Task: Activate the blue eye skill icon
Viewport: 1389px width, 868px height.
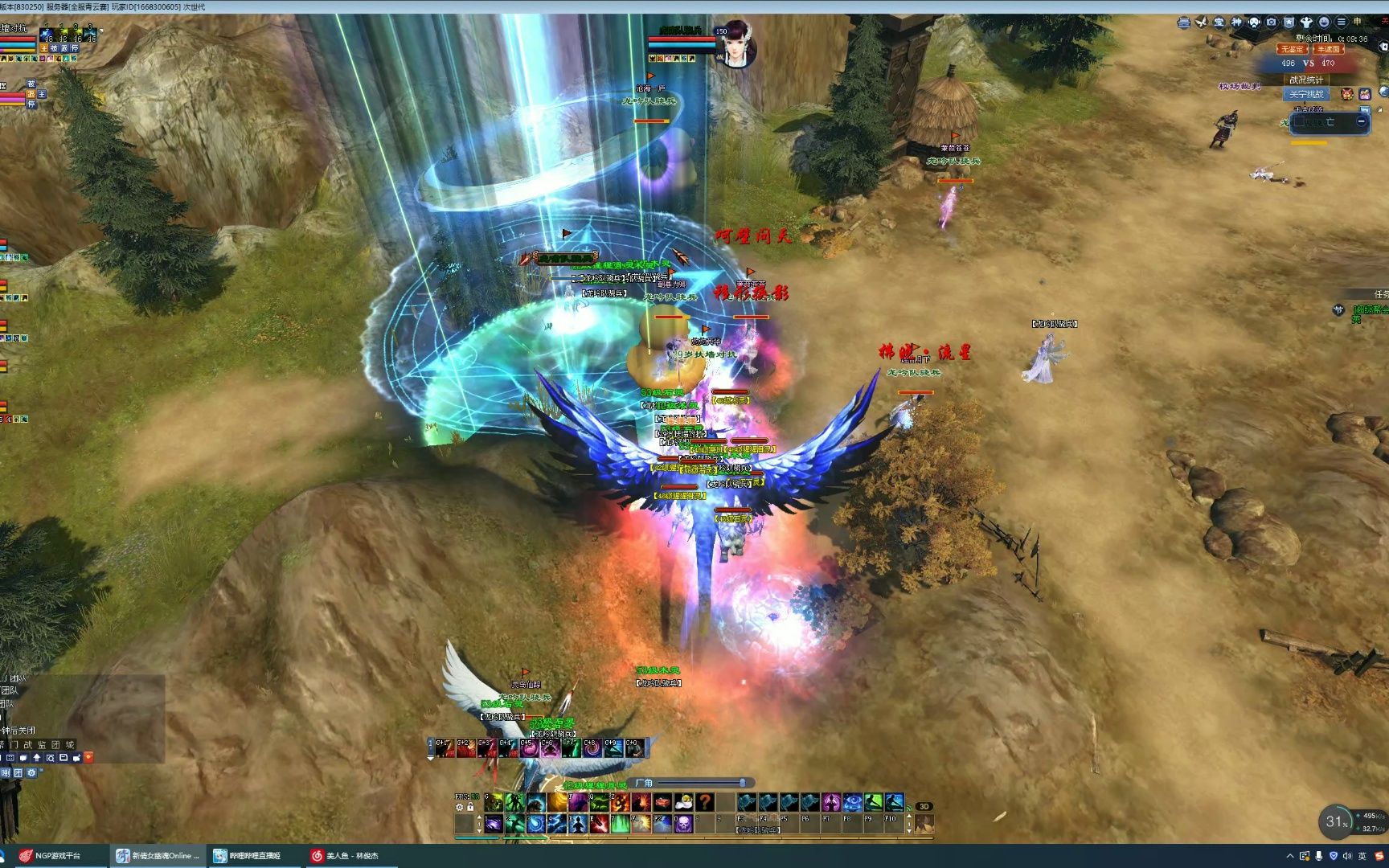Action: tap(852, 801)
